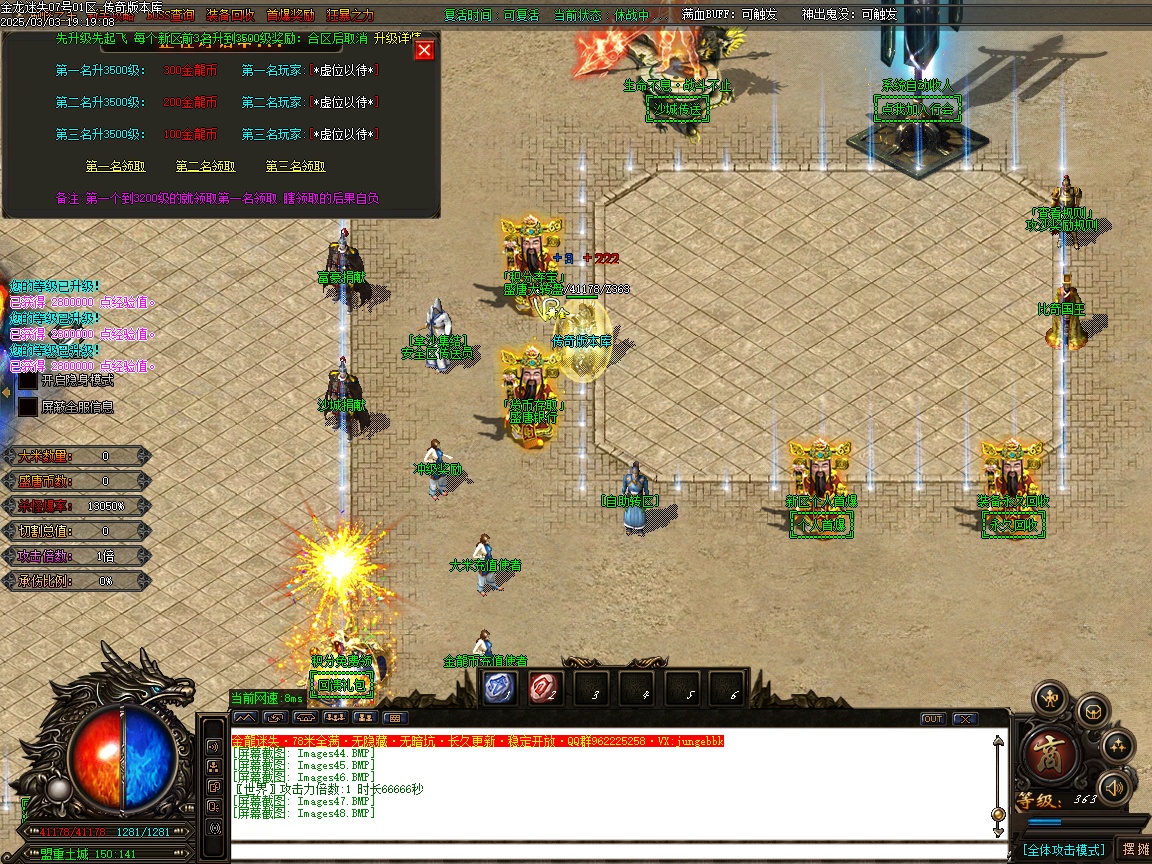Toggle the speaker sound icon
This screenshot has height=864, width=1152.
tap(1114, 789)
